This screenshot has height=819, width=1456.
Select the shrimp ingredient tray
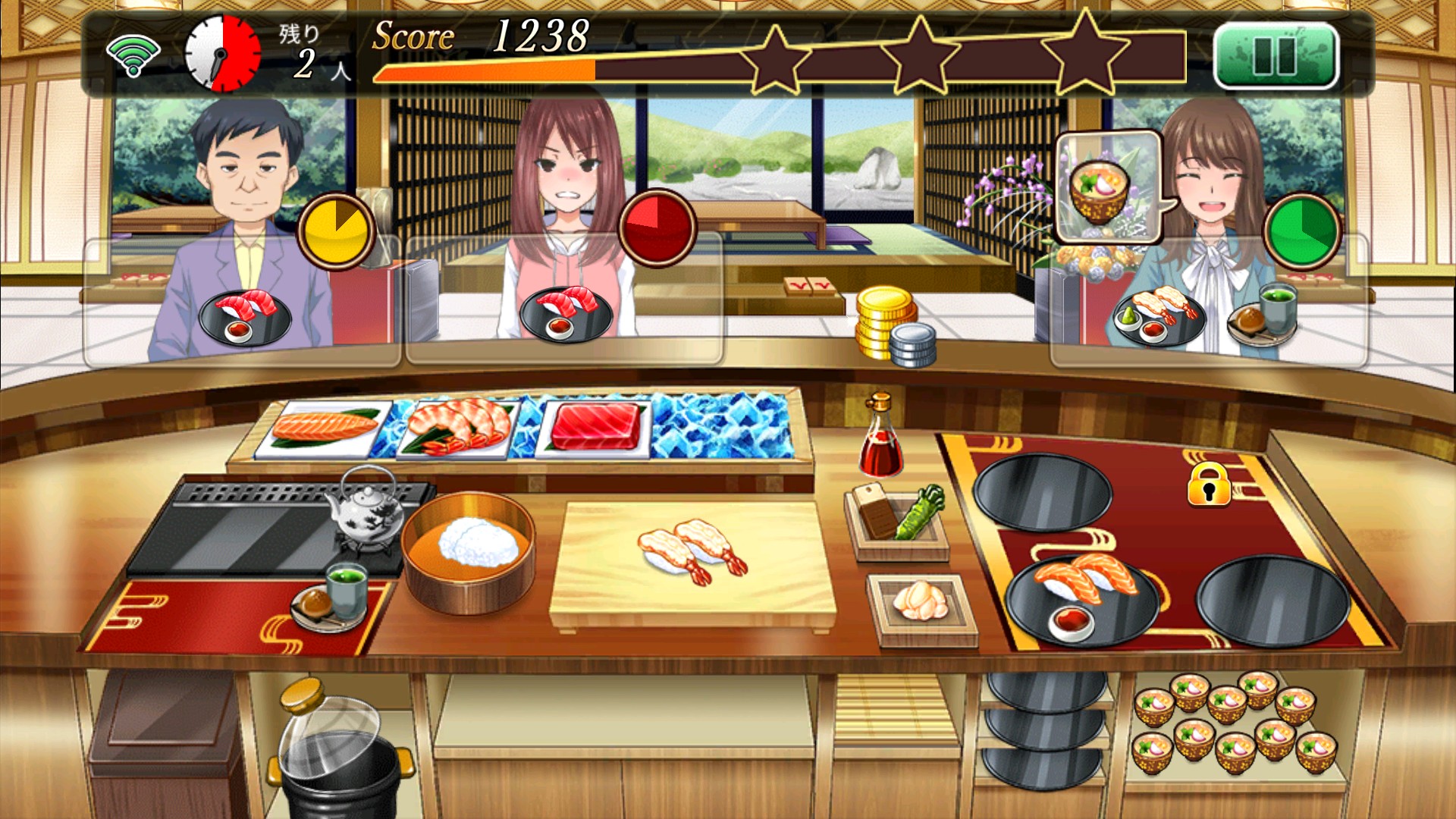[x=458, y=428]
